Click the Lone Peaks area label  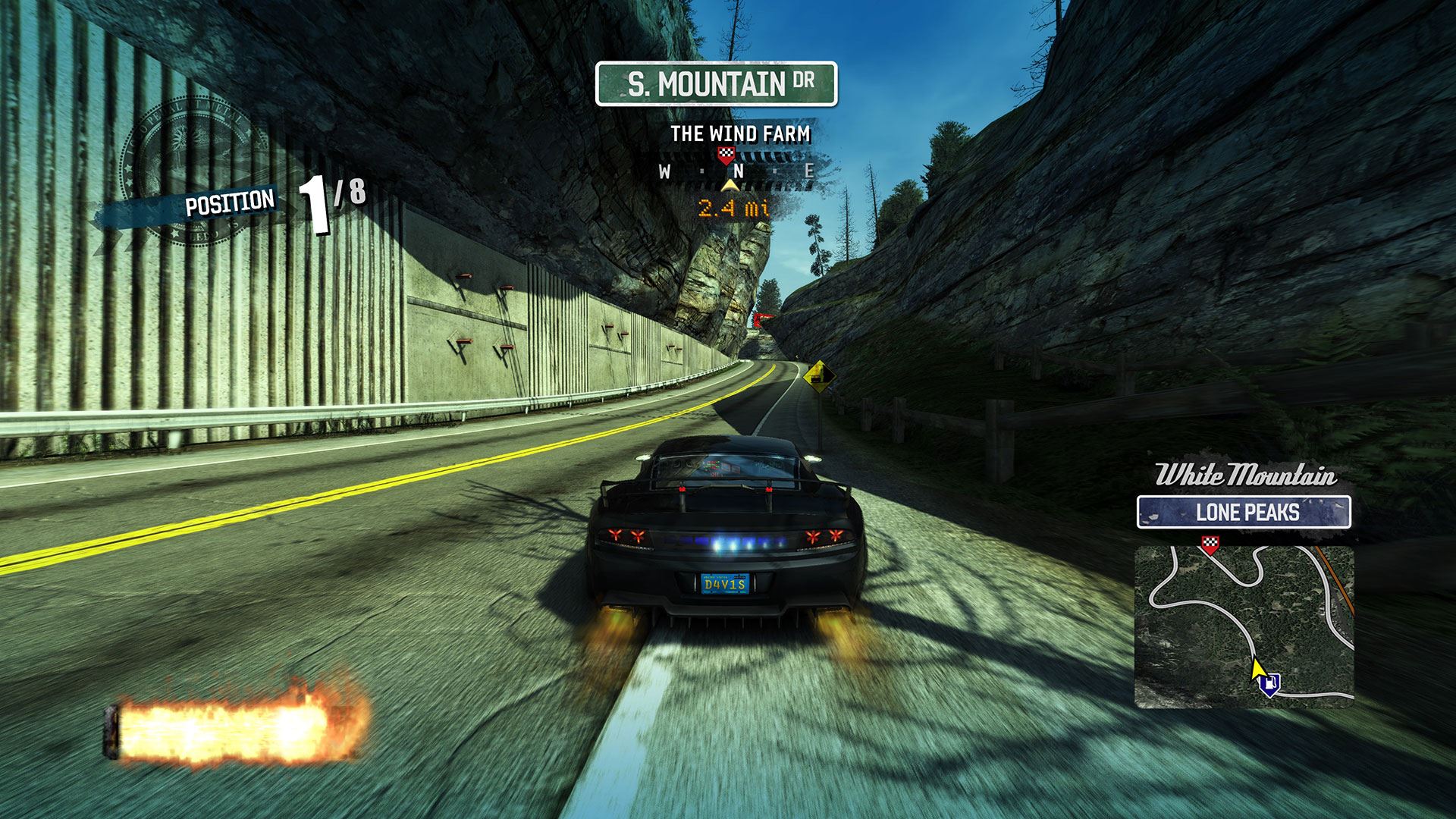point(1244,513)
